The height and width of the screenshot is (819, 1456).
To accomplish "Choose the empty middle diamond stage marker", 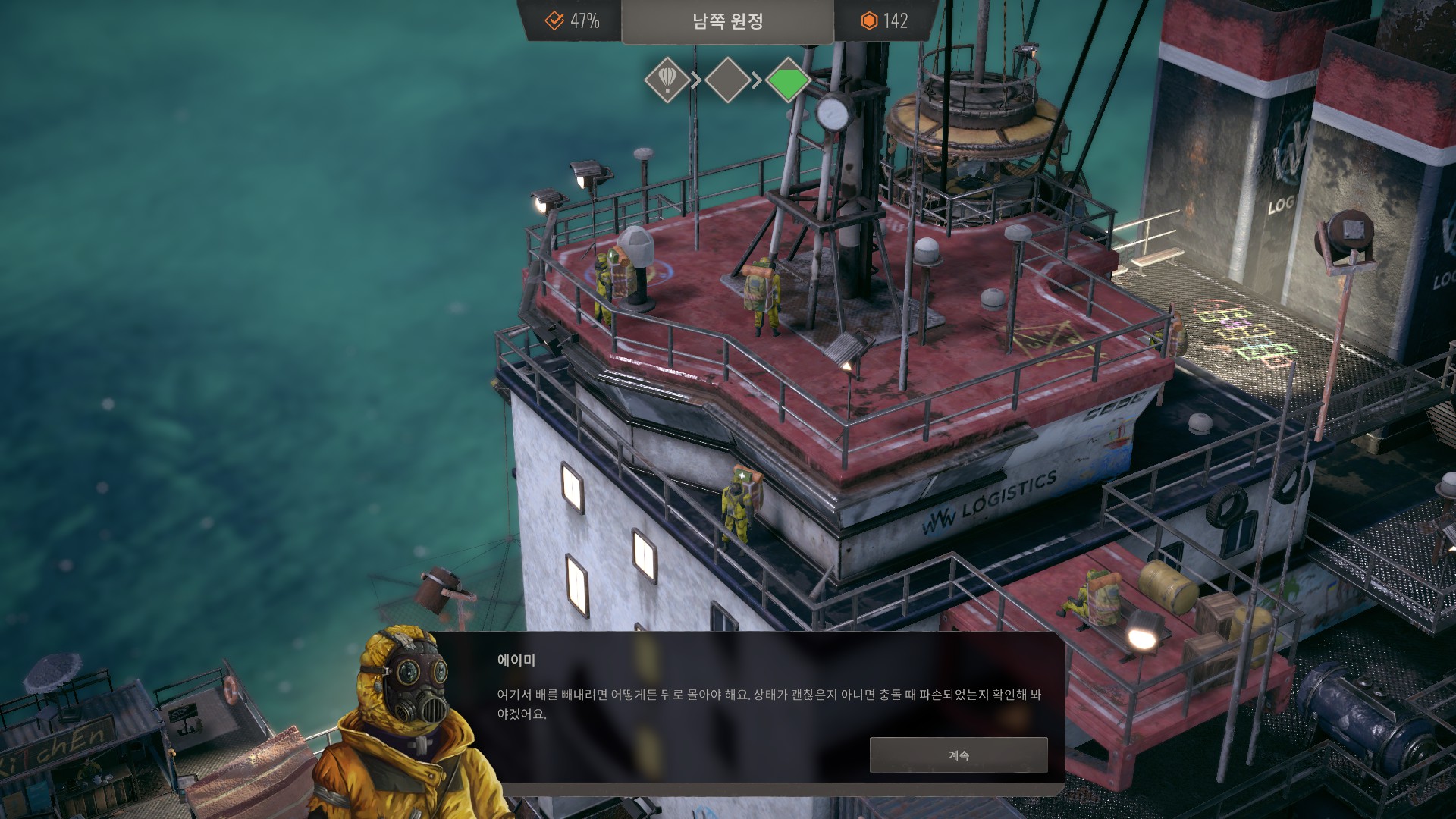I will tap(727, 80).
